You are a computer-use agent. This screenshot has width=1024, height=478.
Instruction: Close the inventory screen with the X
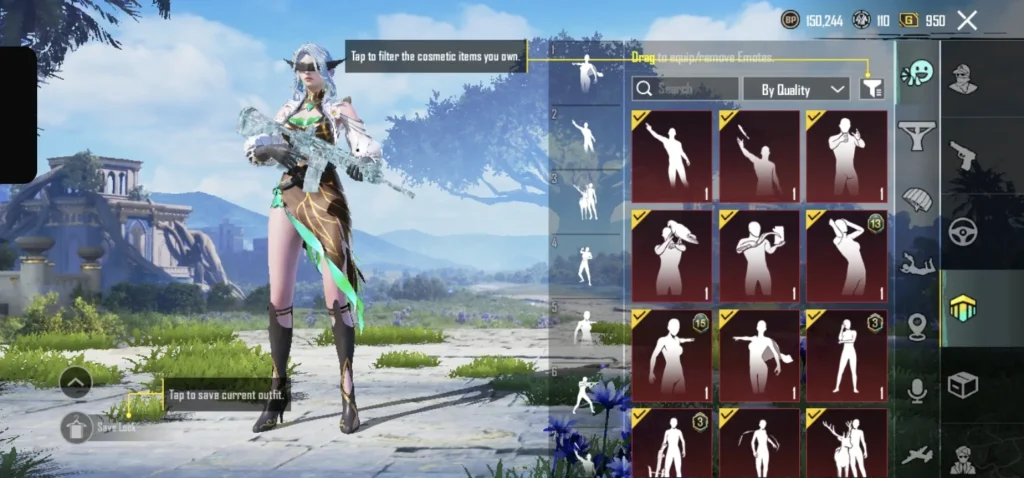pos(967,20)
